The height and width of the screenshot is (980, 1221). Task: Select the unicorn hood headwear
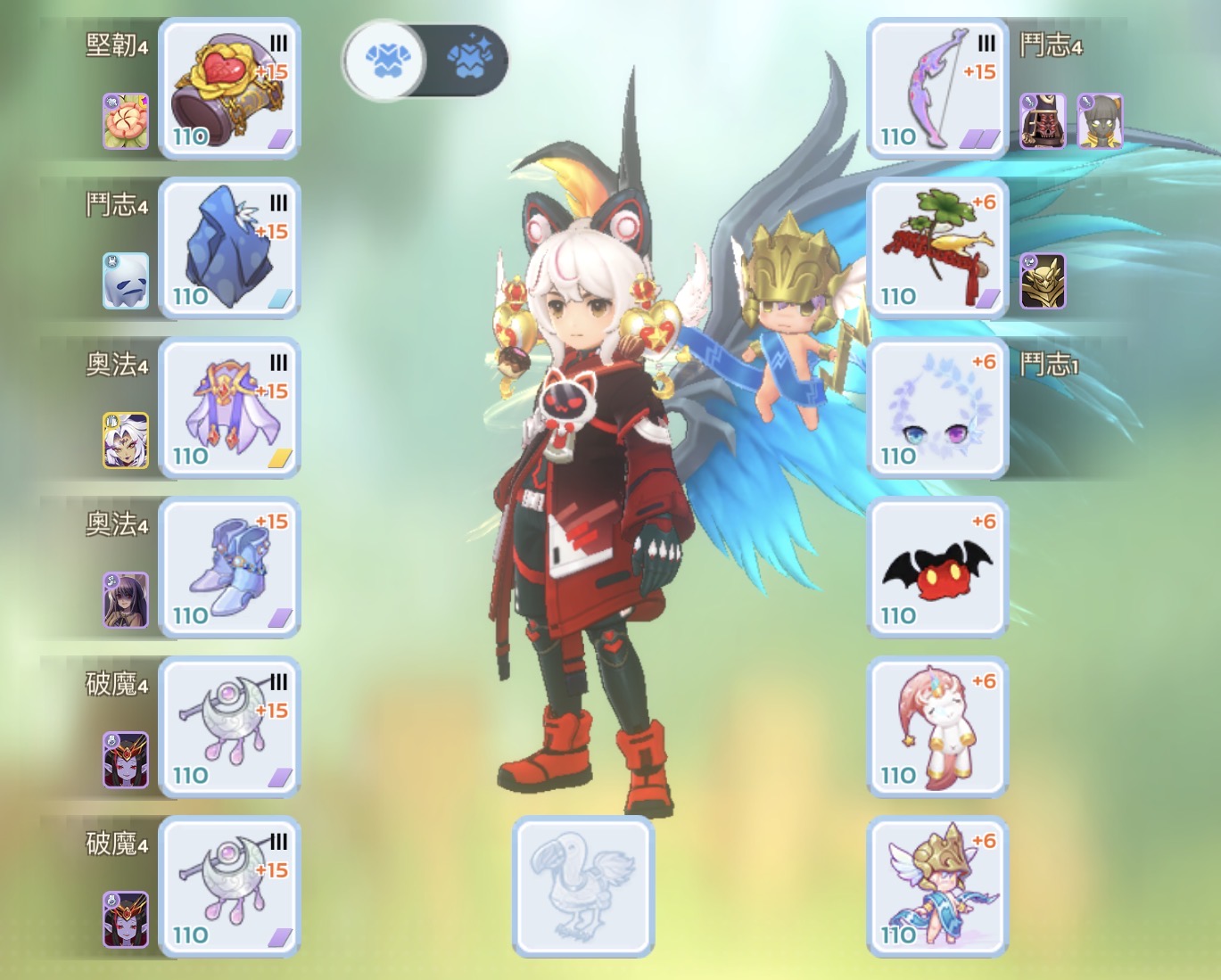pos(936,725)
